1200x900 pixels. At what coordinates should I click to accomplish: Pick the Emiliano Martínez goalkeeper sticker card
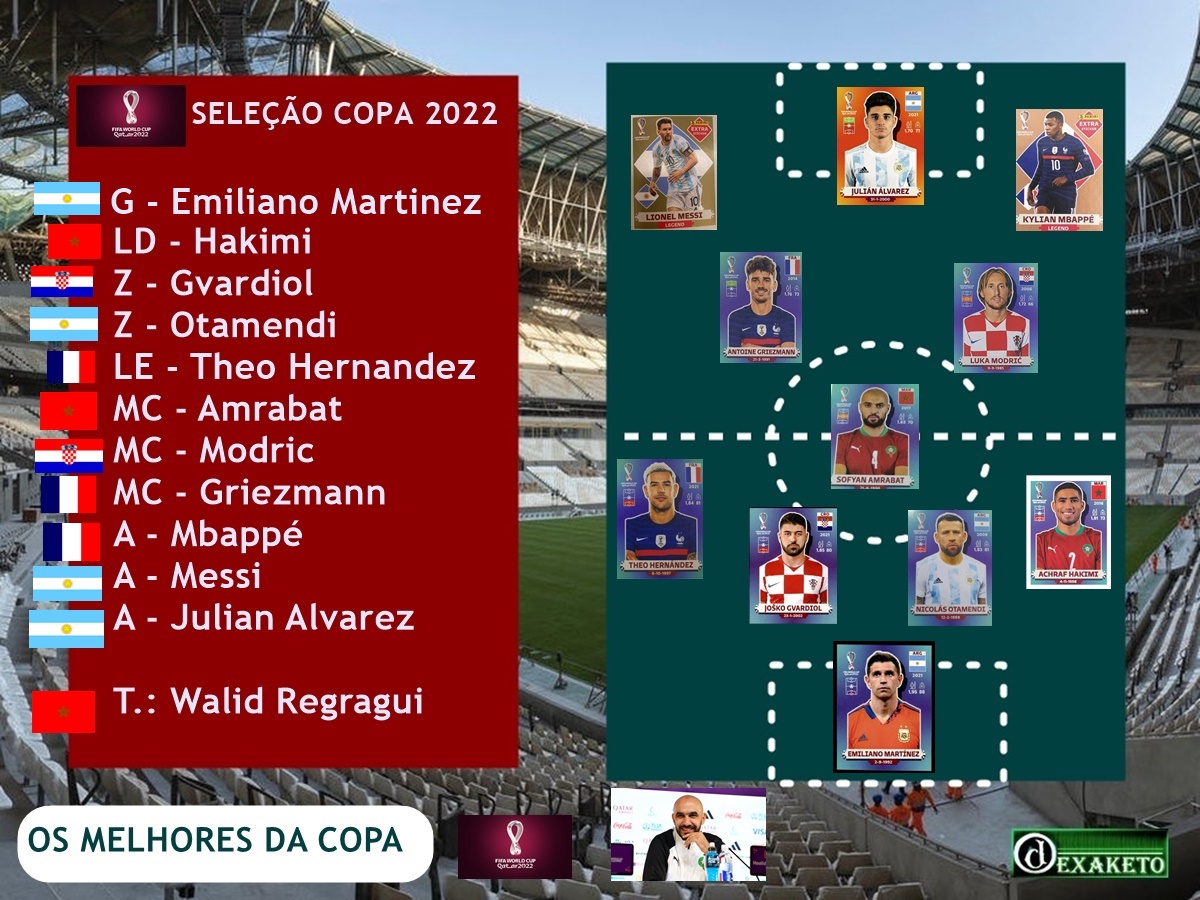click(x=883, y=707)
